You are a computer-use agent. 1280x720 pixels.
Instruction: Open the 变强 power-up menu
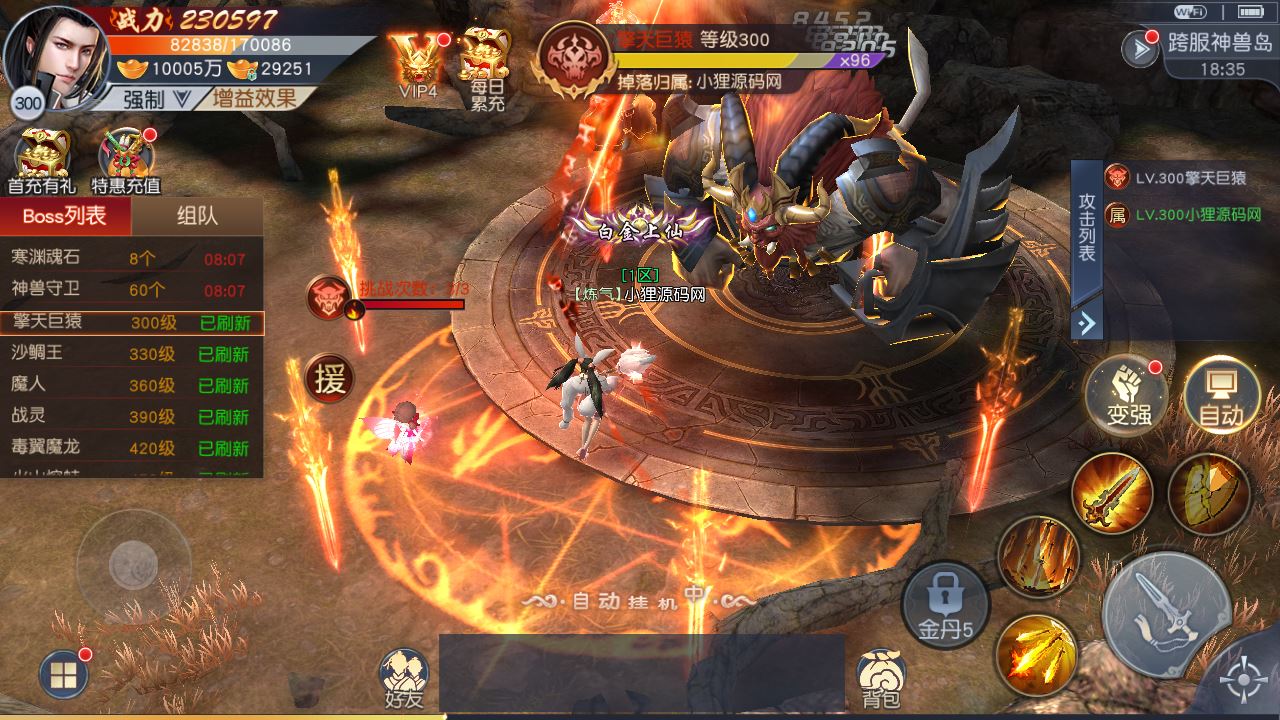click(x=1127, y=398)
